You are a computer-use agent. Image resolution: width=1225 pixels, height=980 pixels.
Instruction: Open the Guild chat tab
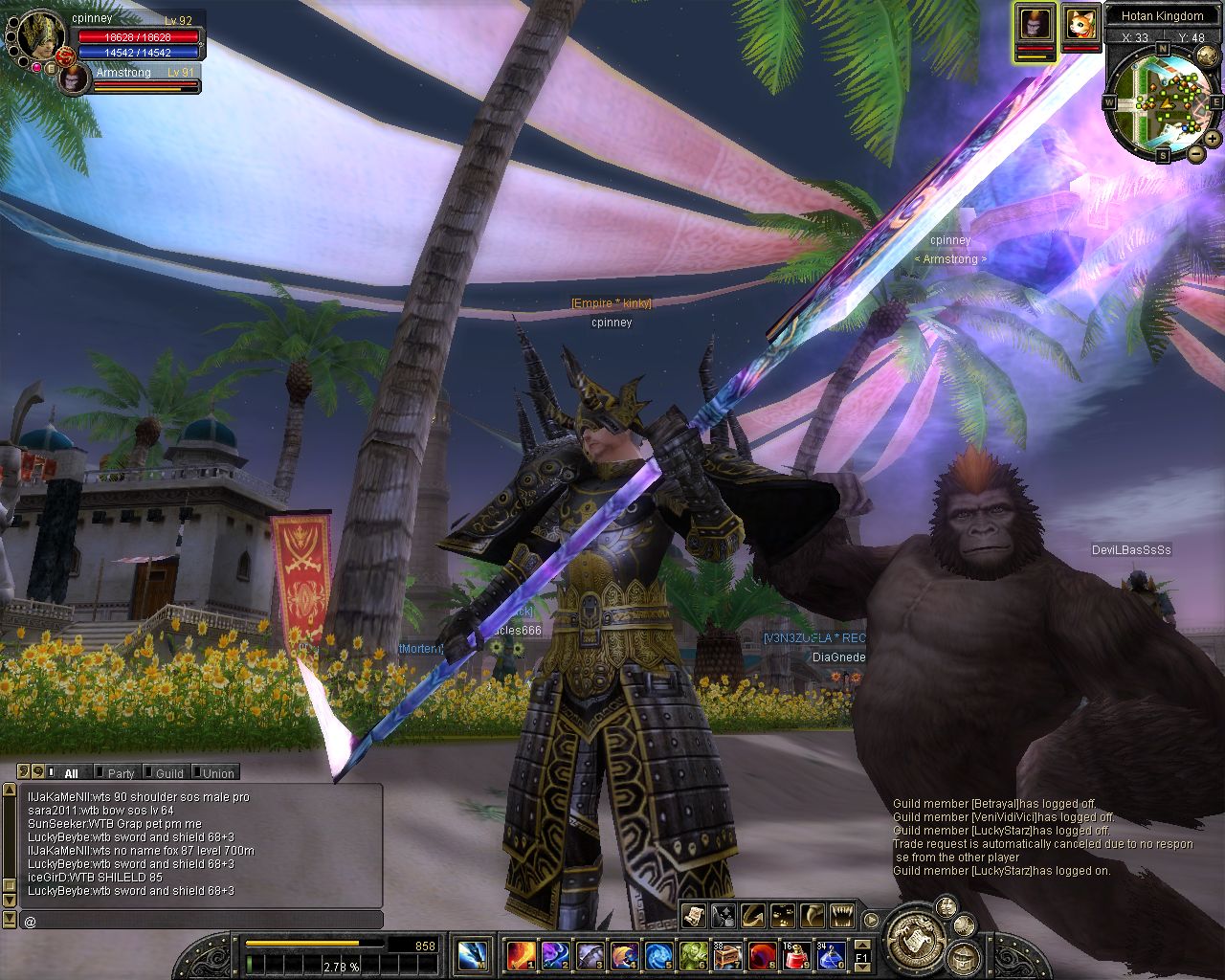click(168, 773)
